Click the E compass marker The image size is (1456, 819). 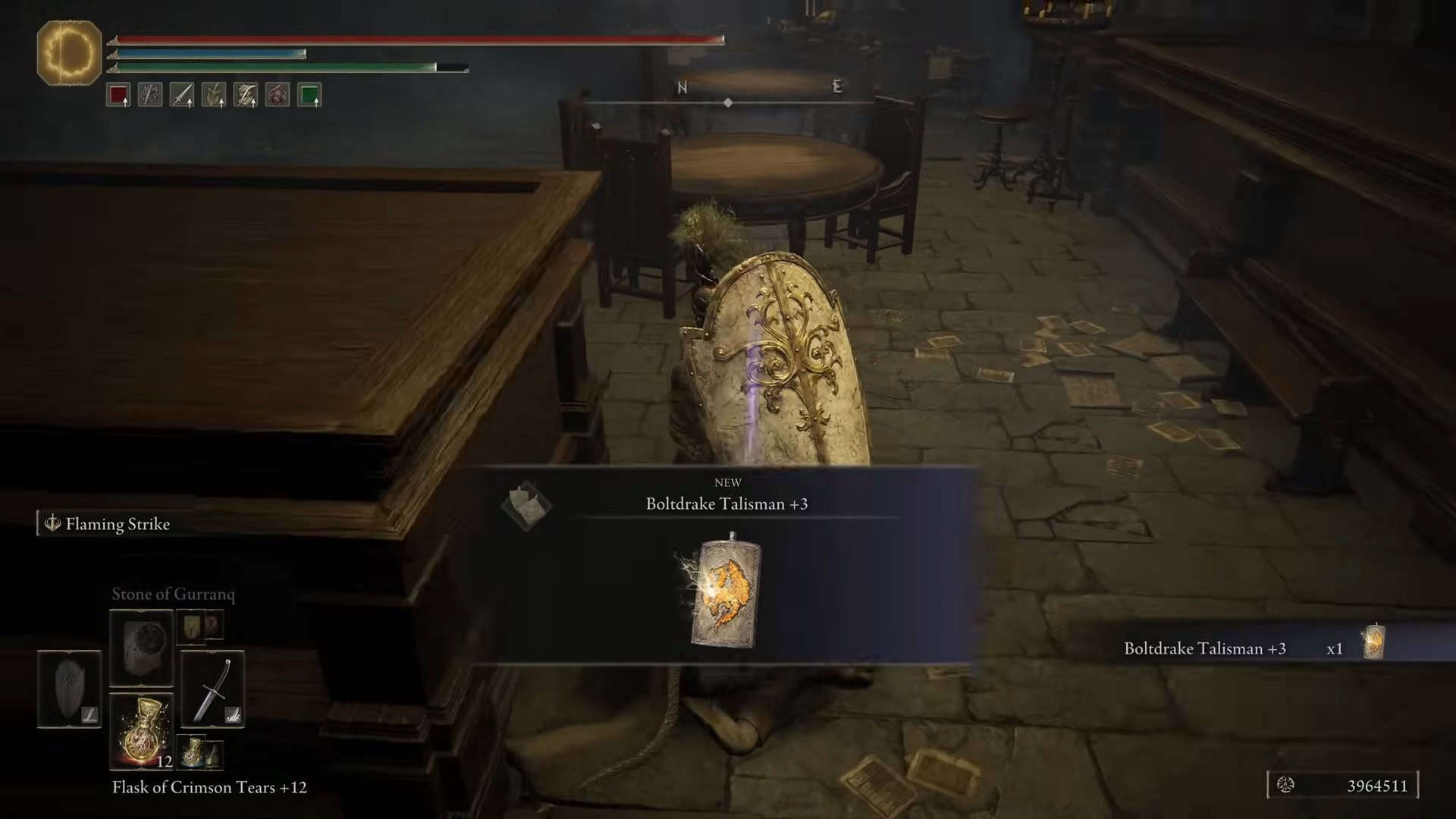(x=836, y=86)
